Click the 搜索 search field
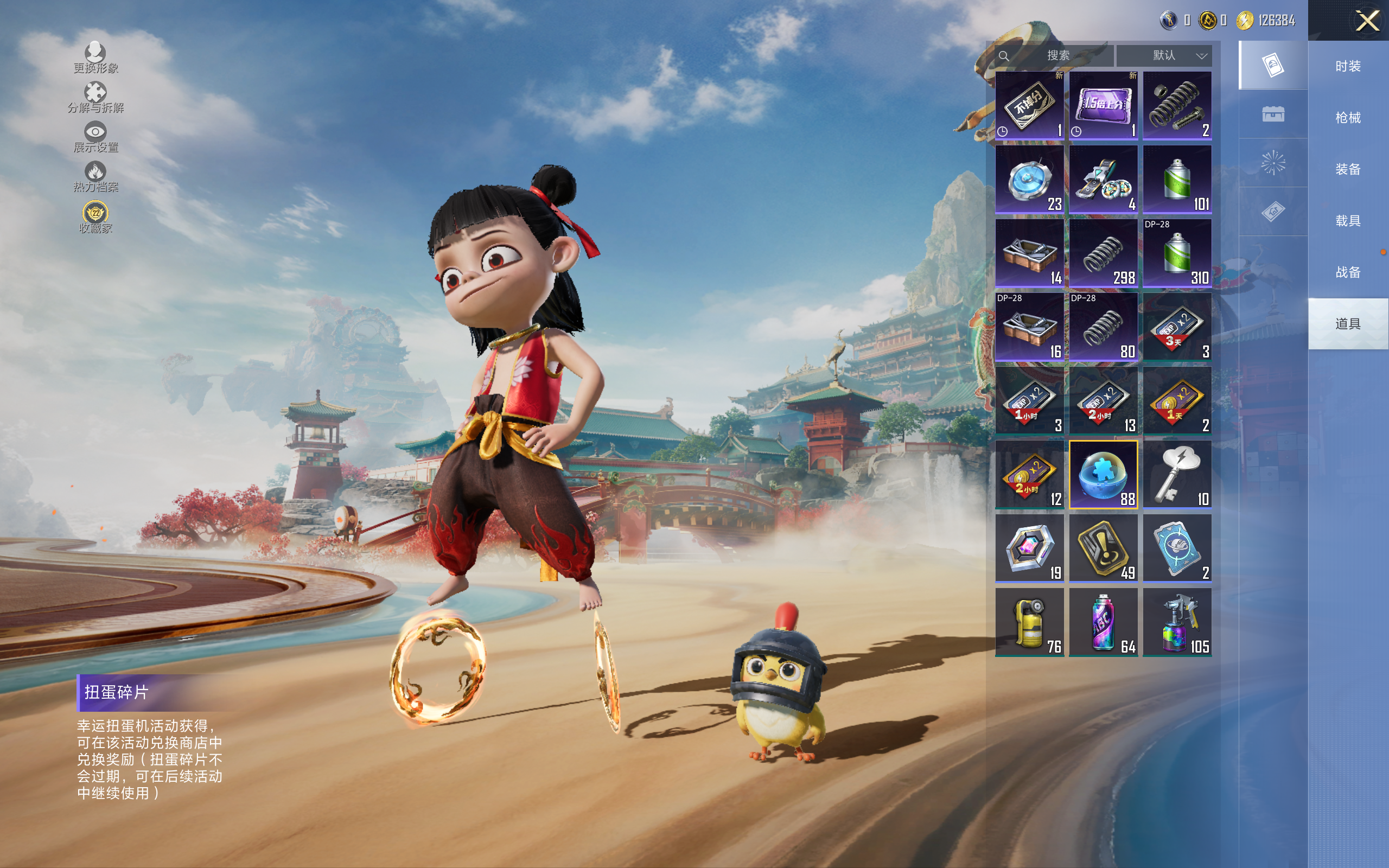 point(1056,56)
